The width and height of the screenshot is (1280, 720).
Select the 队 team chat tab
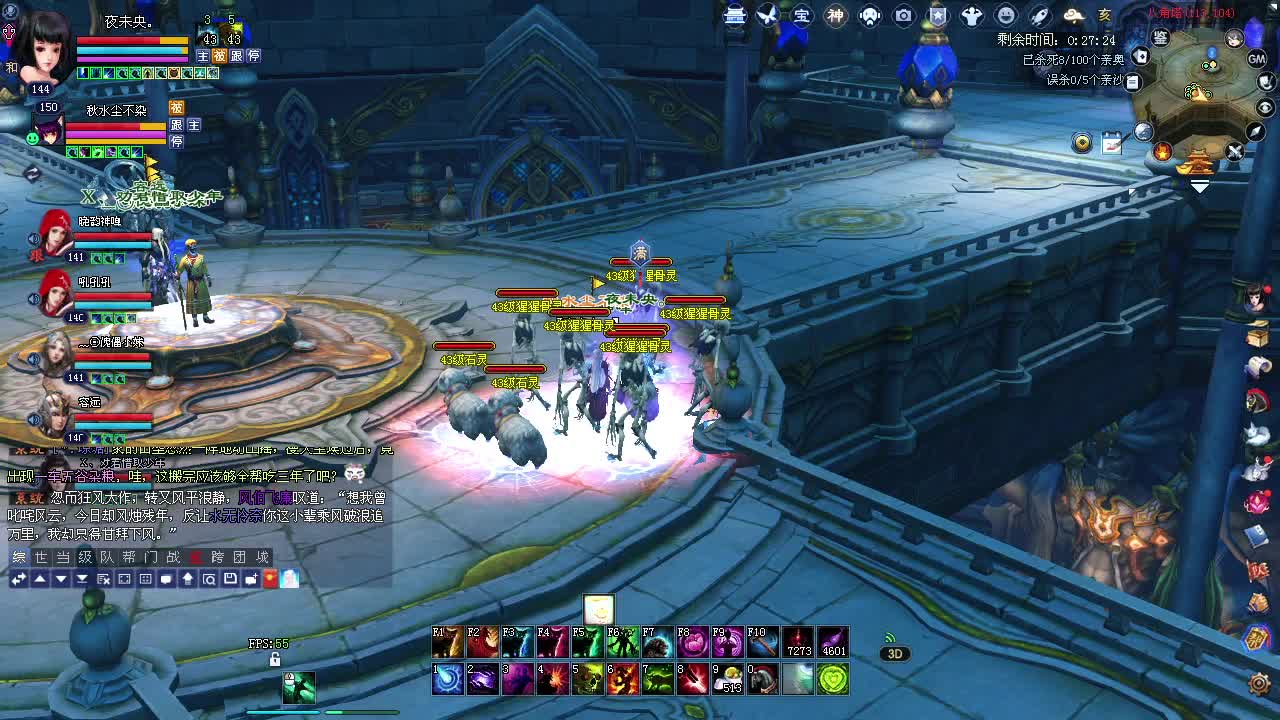coord(107,557)
